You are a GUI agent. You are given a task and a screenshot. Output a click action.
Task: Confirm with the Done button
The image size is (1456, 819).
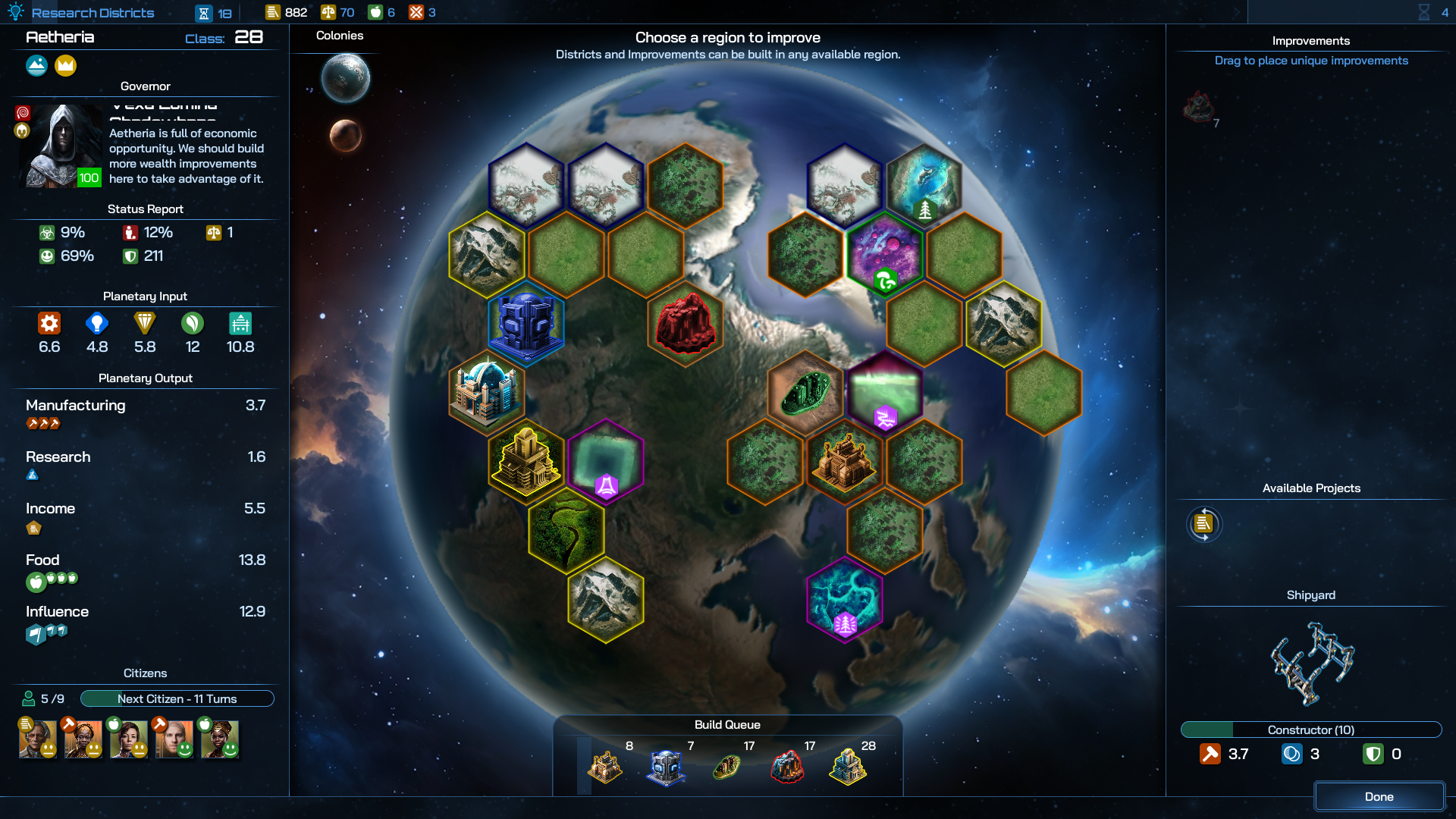click(x=1379, y=796)
